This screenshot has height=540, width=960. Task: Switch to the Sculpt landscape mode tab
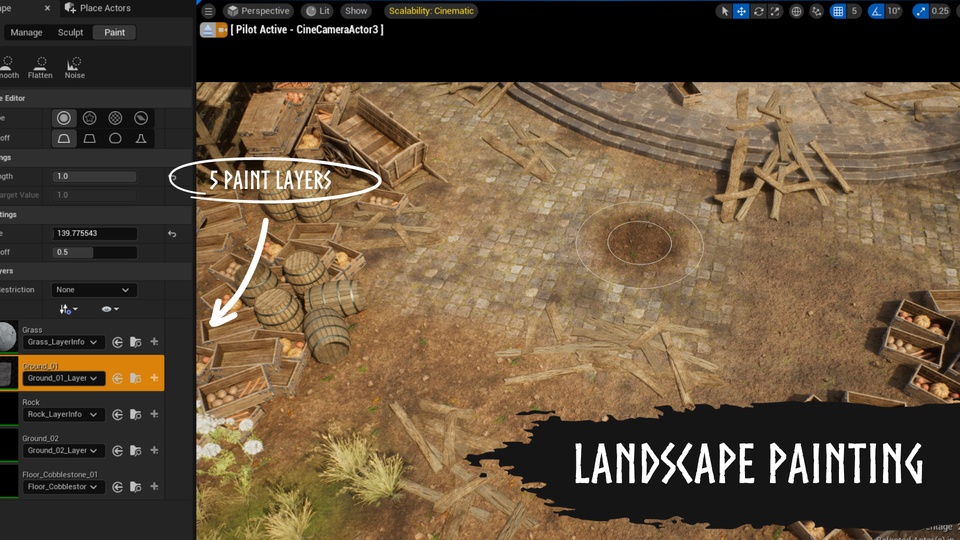70,32
